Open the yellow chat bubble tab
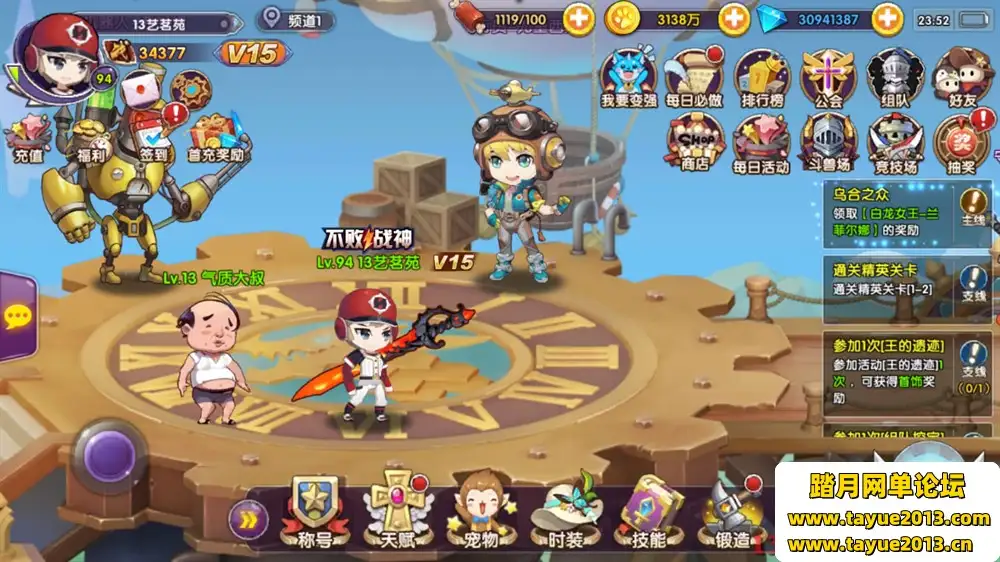This screenshot has height=562, width=1000. (17, 317)
